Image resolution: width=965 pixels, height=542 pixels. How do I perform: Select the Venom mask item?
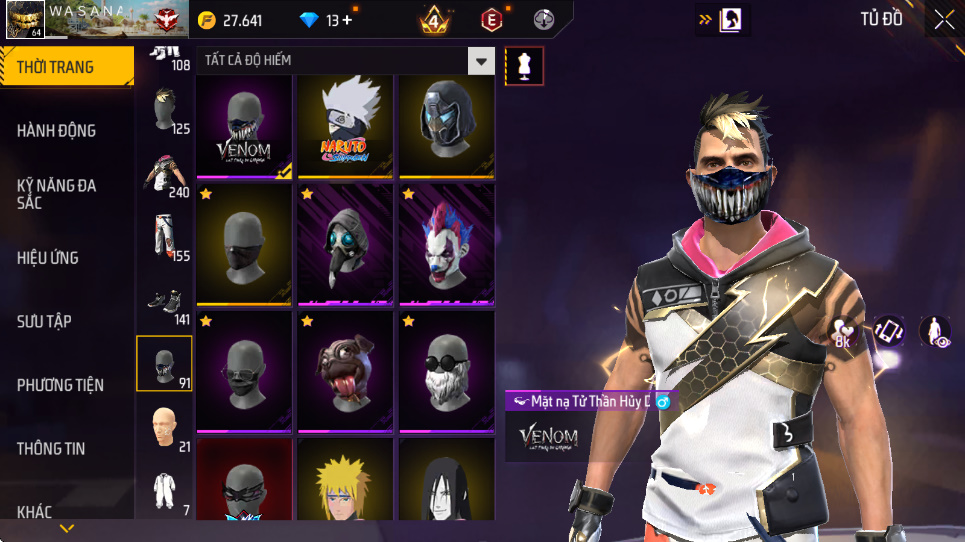[x=244, y=126]
